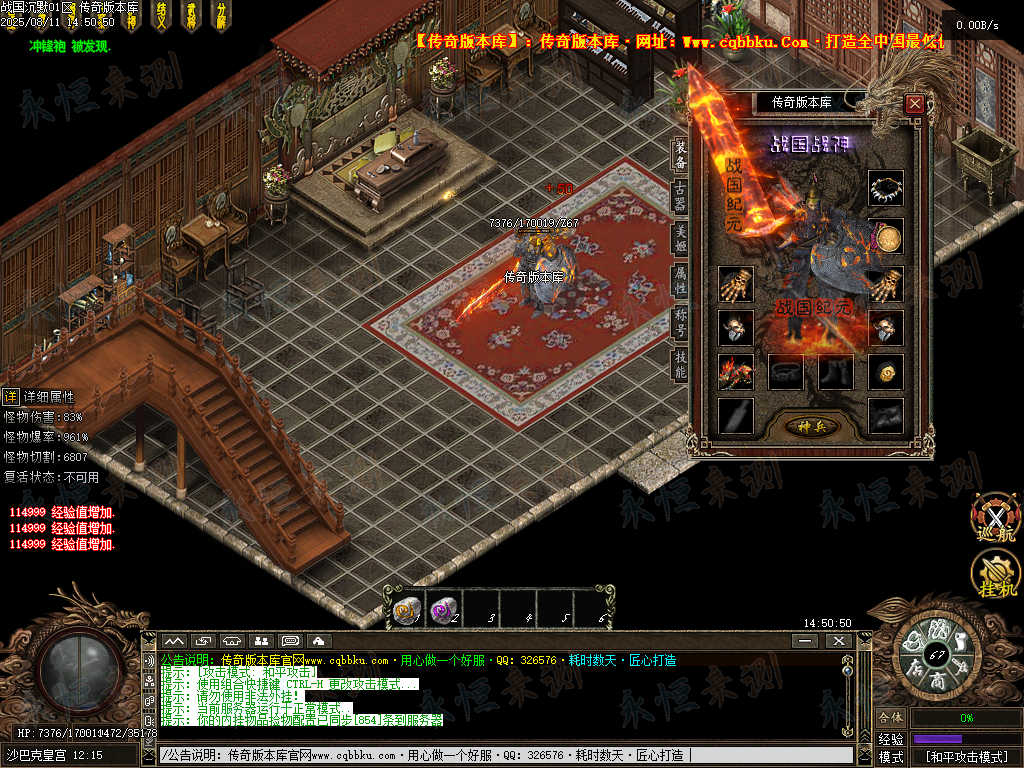
Task: Close the chat window with X
Action: 838,640
